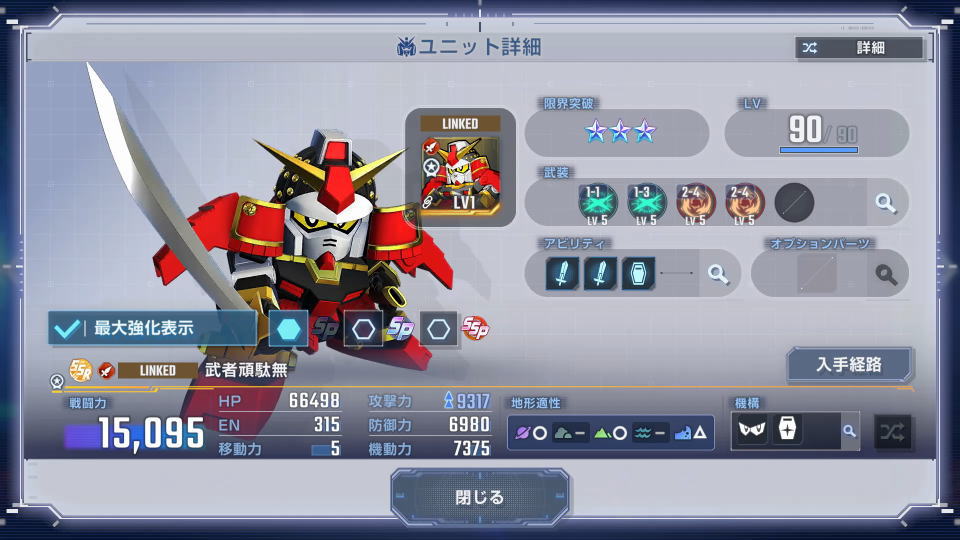Screen dimensions: 960x540
Task: Select the LINKED unit thumbnail
Action: [x=460, y=167]
